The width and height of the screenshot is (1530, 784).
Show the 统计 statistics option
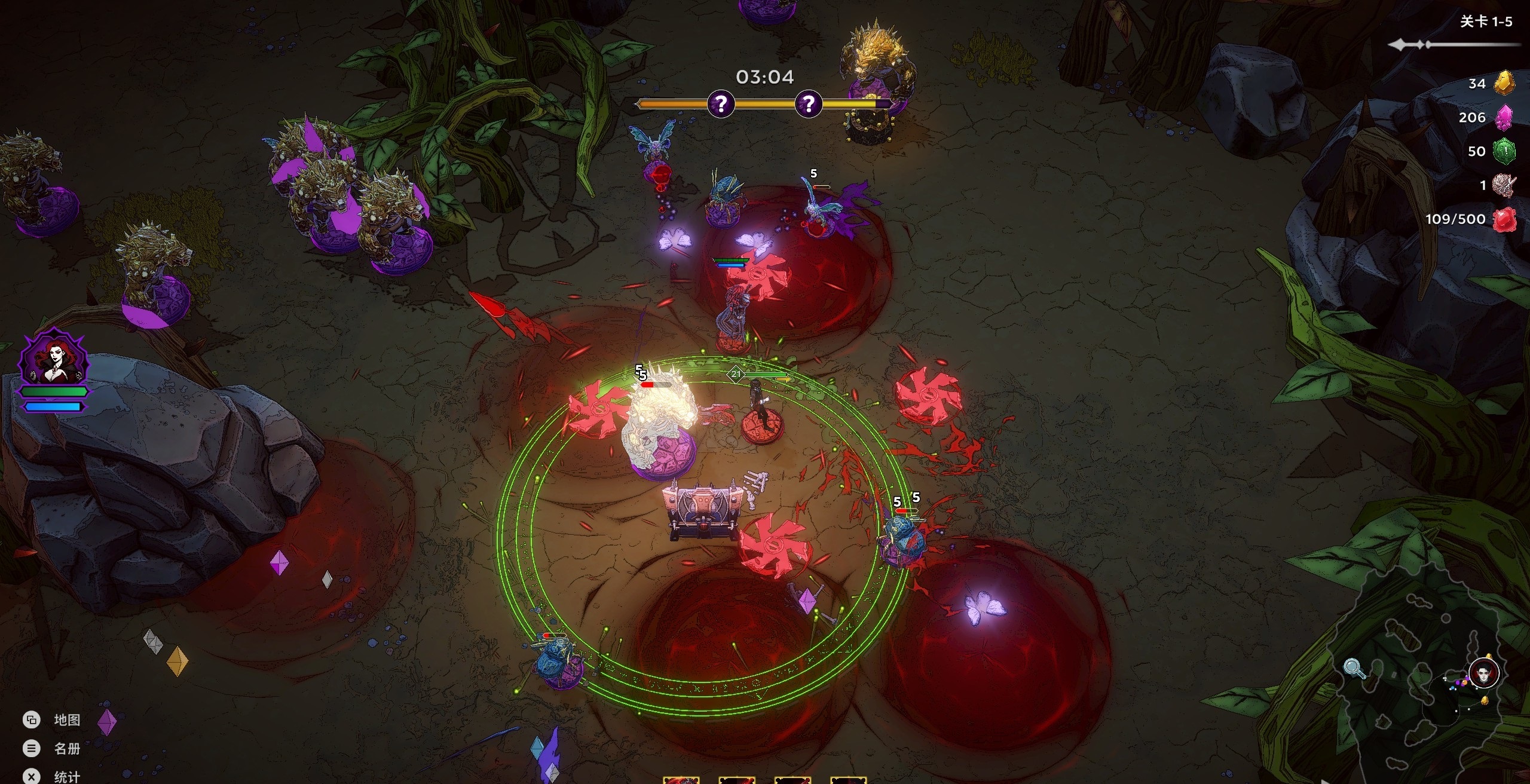[x=66, y=776]
